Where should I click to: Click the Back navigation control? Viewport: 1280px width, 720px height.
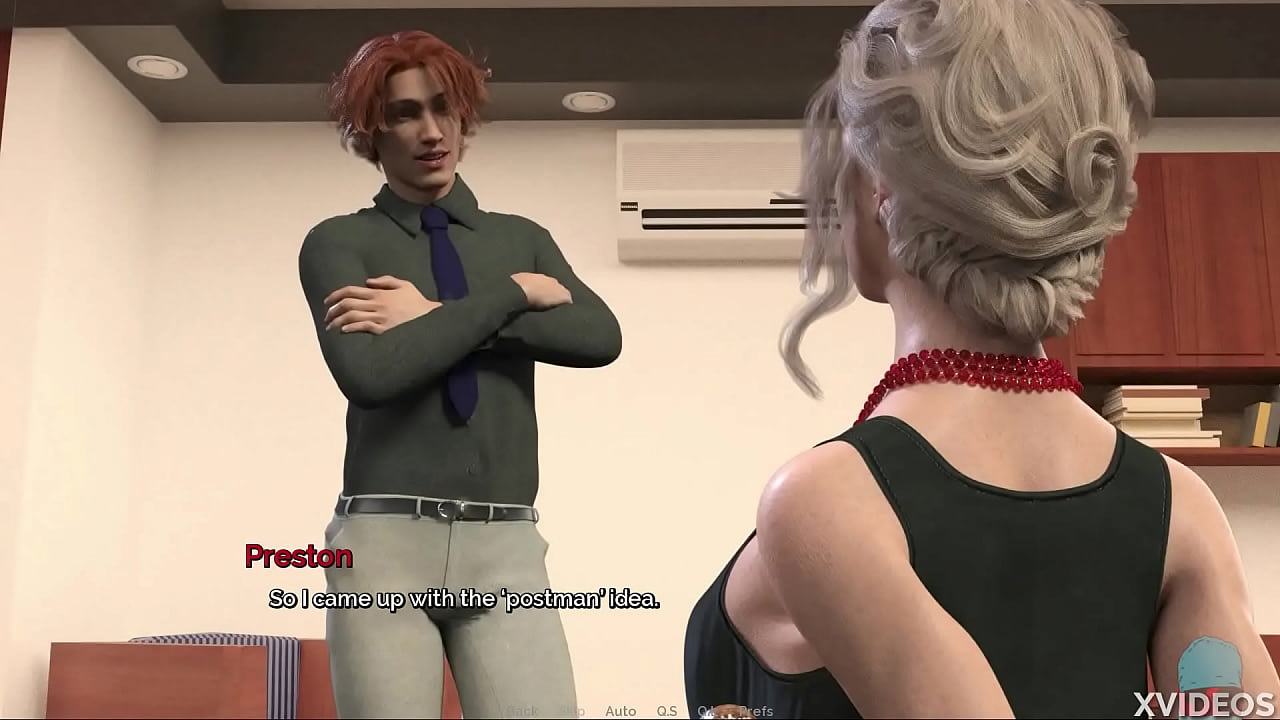(523, 710)
